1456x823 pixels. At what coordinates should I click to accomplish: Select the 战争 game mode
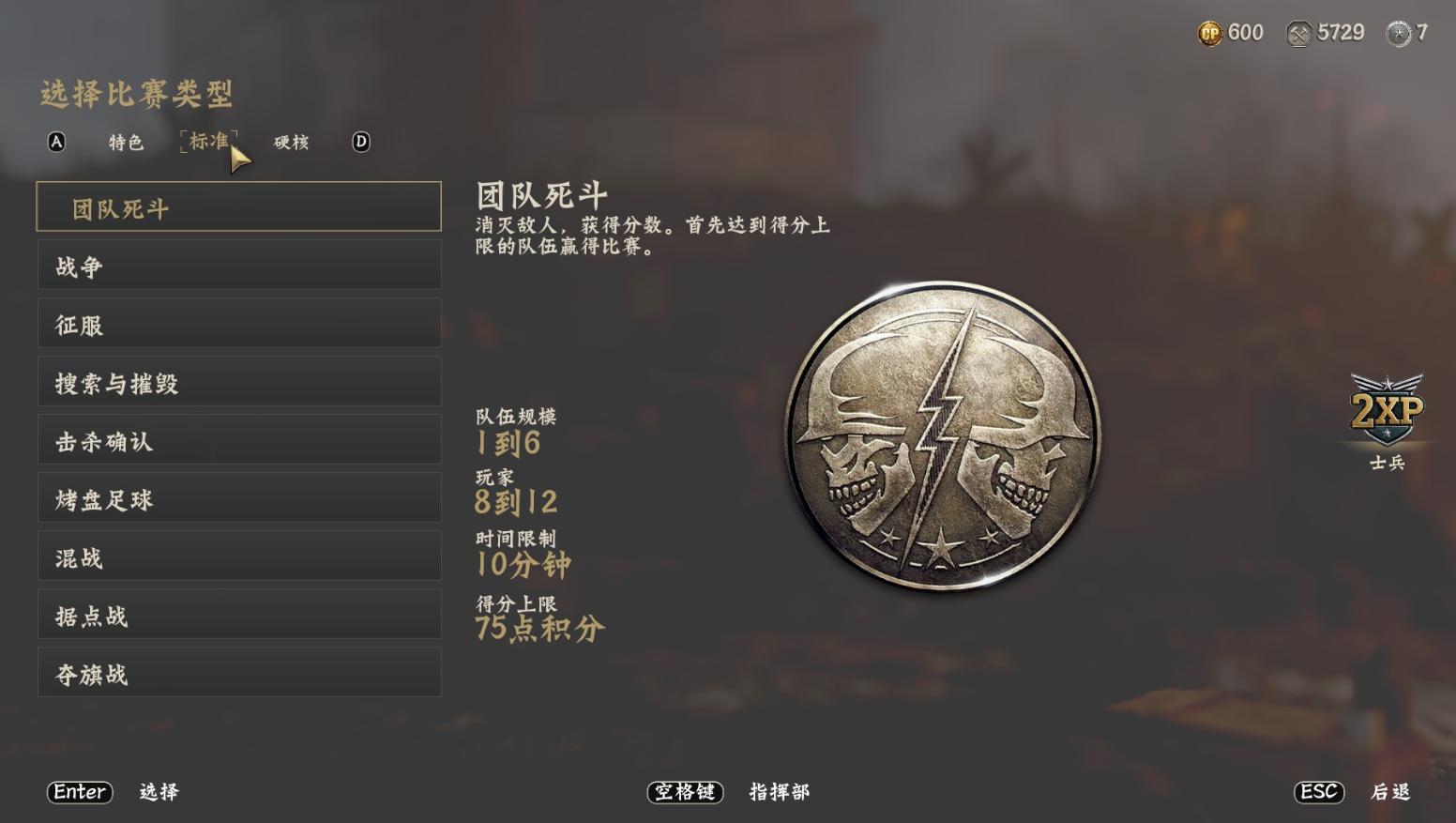239,265
